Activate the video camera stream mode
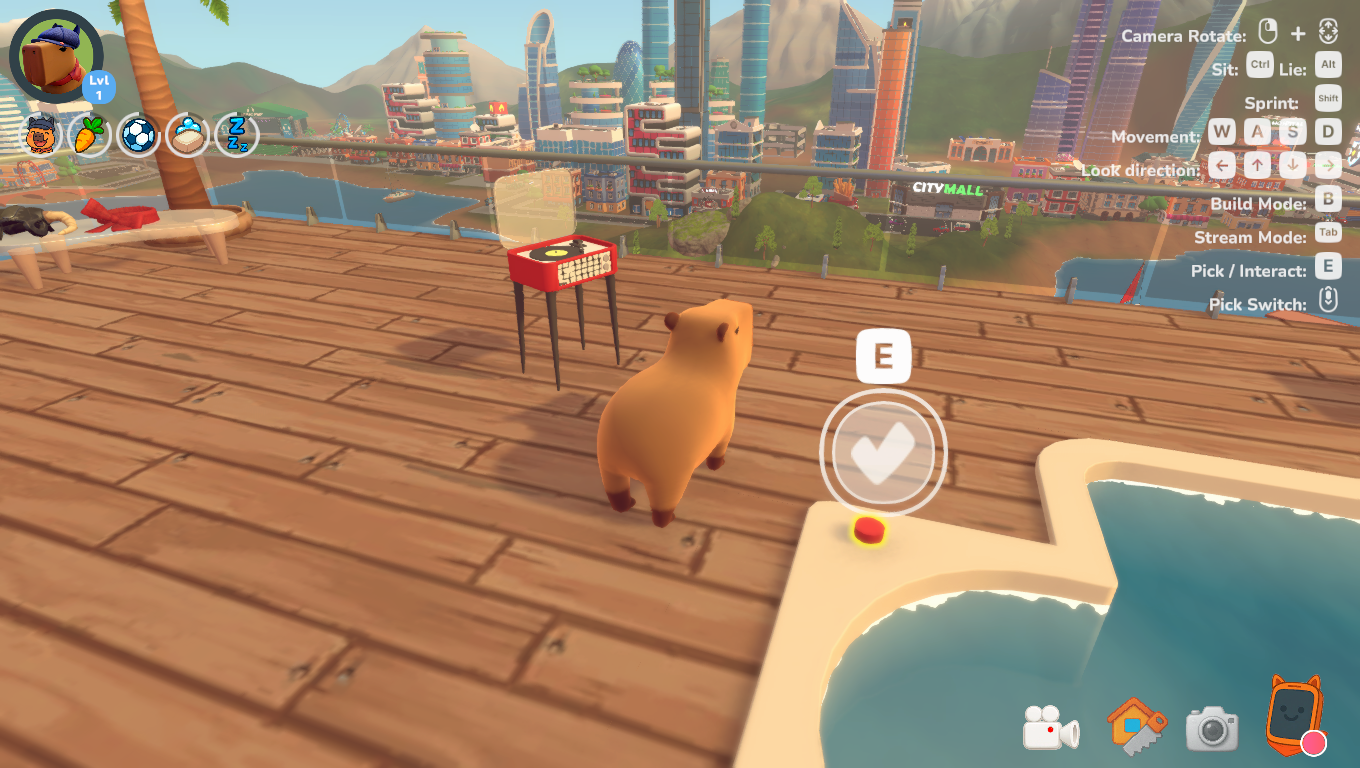 click(x=1050, y=728)
